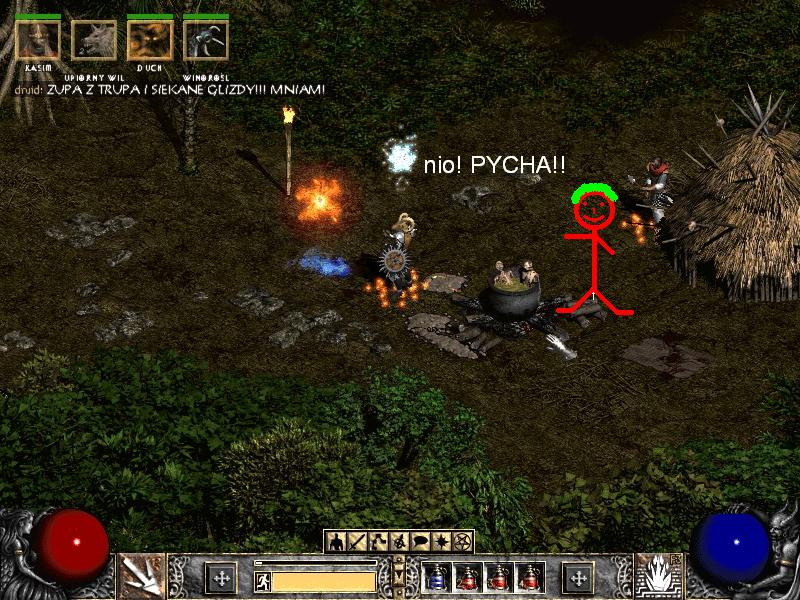The image size is (800, 600).
Task: Open the game menu pentagram icon
Action: (x=462, y=541)
